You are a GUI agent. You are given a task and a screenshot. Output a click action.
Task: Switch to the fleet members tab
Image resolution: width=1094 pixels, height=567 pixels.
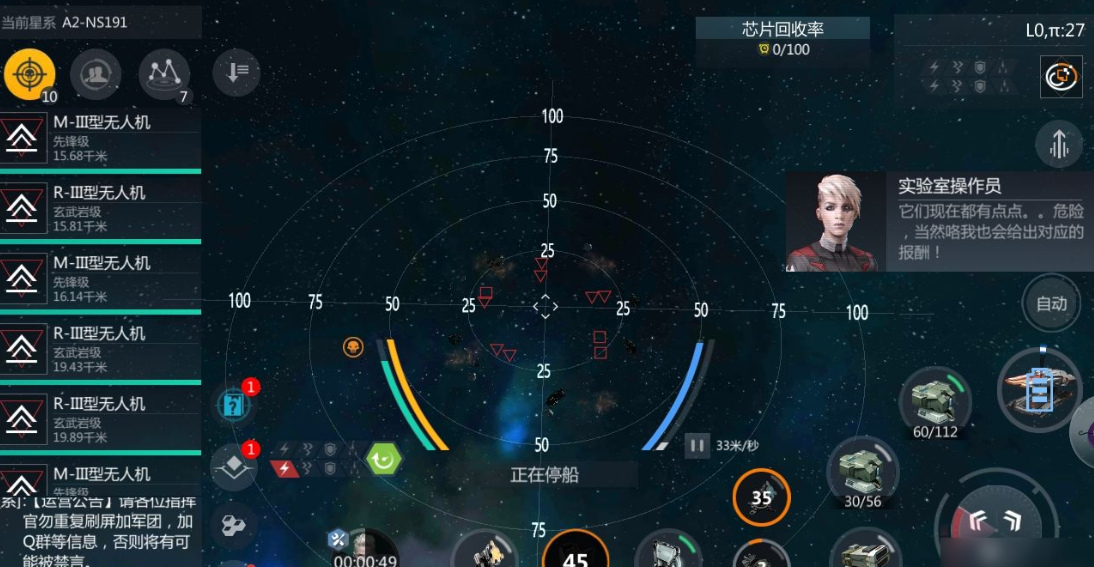pyautogui.click(x=96, y=73)
